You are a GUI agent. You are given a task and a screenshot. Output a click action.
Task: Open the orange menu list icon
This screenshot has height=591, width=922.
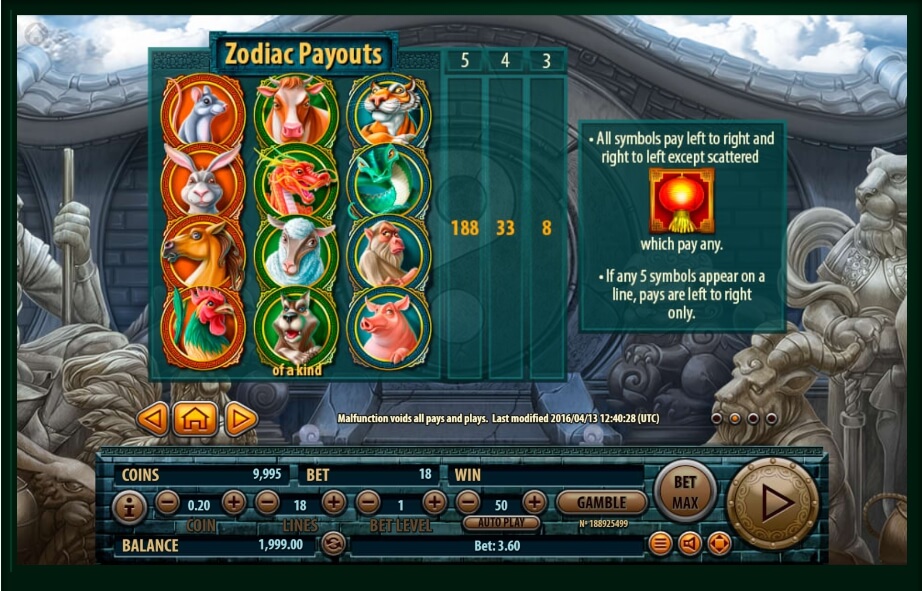(660, 544)
